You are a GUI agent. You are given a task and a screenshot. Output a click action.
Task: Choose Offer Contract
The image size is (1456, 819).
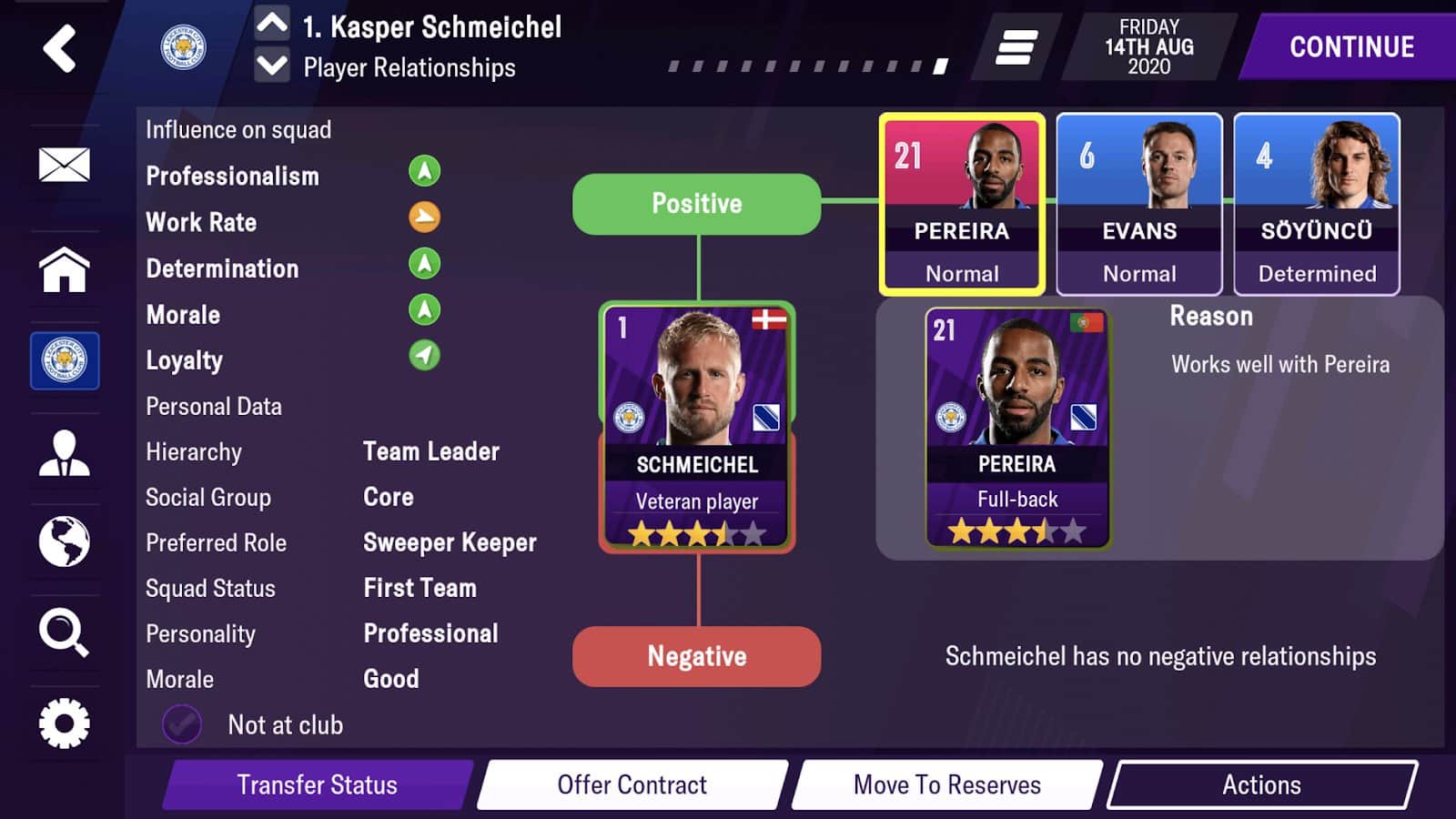point(632,784)
